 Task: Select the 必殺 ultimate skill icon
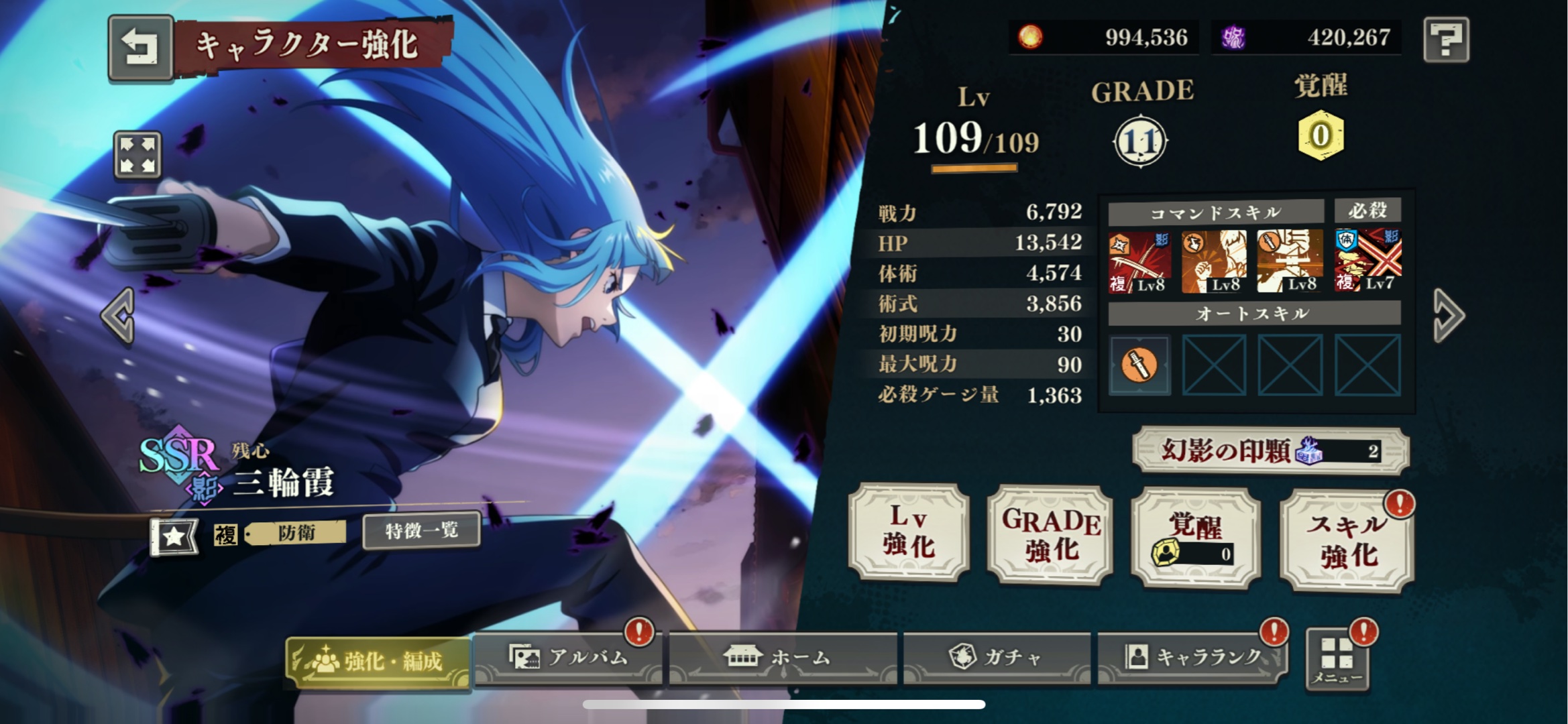(1367, 261)
